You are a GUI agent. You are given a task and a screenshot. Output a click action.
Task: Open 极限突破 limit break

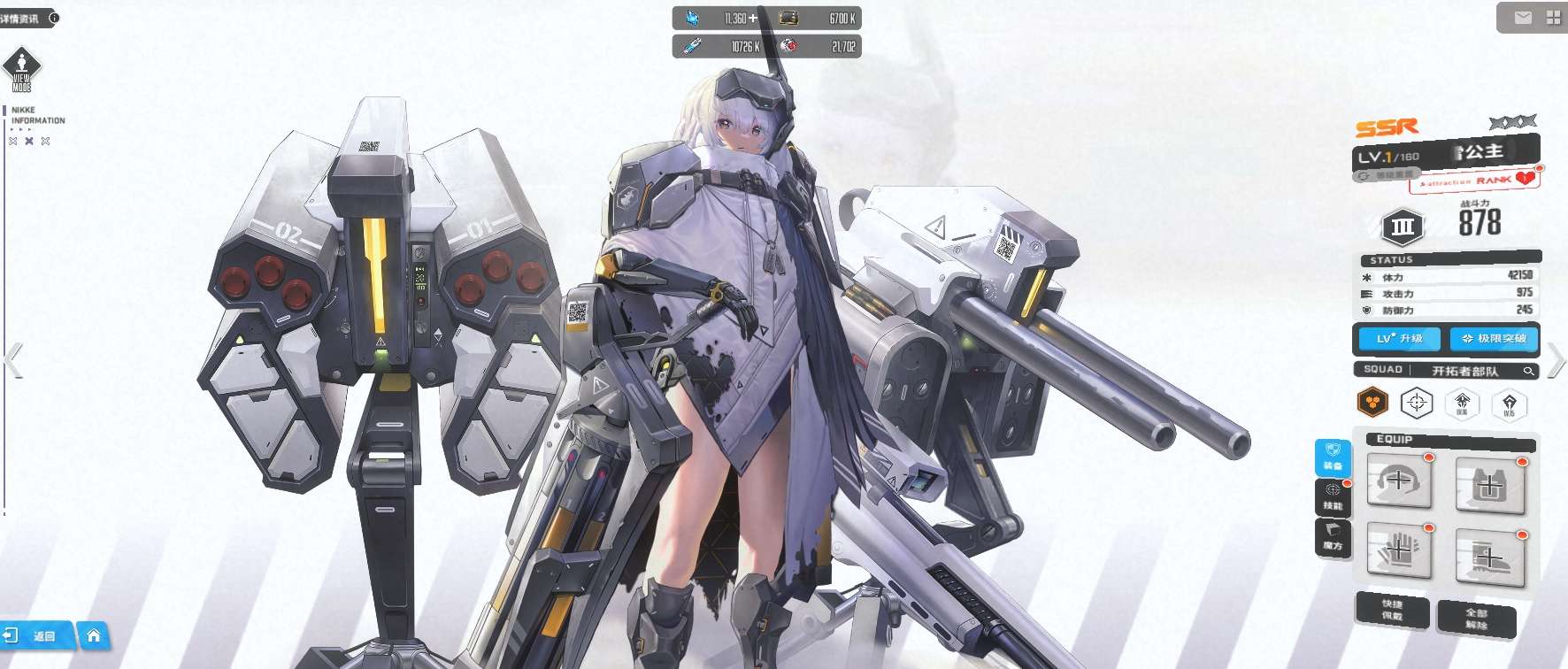coord(1494,338)
